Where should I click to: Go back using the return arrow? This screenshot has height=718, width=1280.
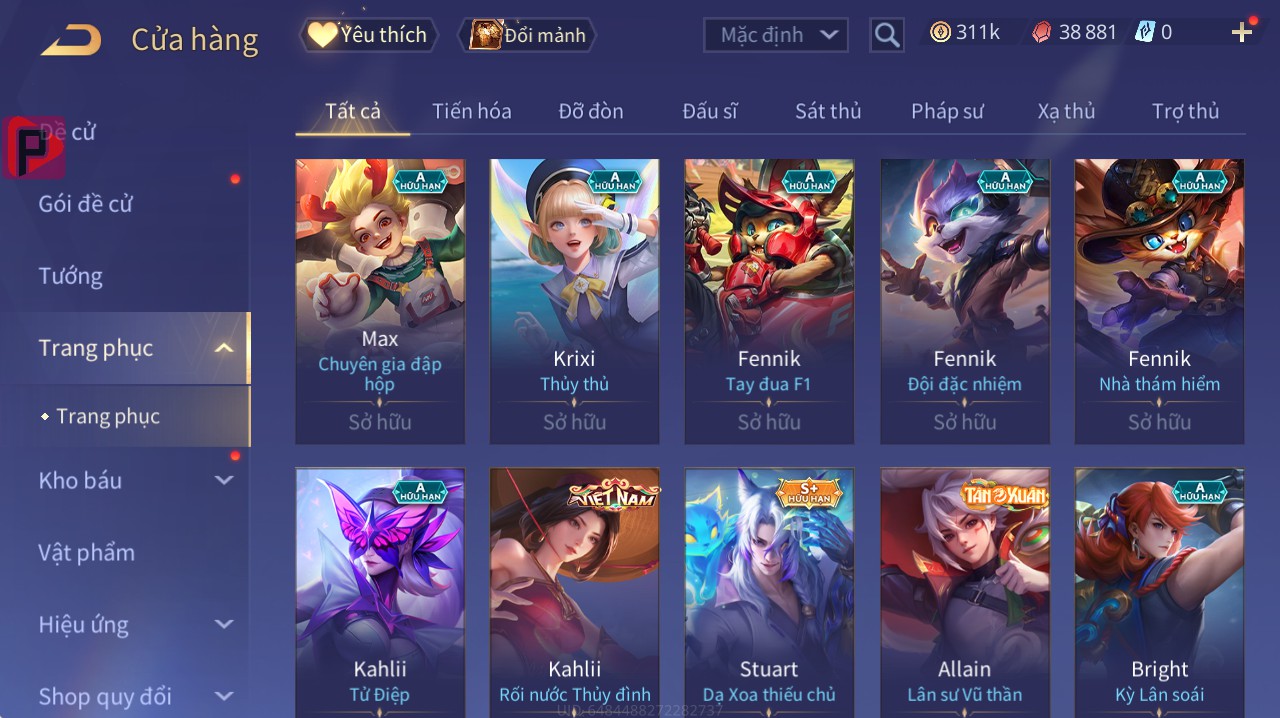(x=71, y=40)
